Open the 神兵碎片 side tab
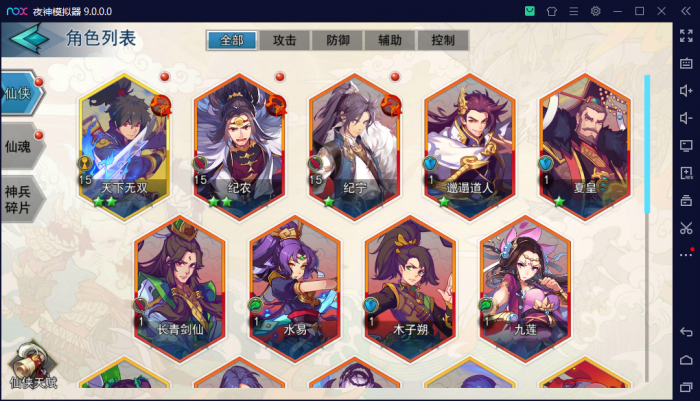 tap(20, 200)
